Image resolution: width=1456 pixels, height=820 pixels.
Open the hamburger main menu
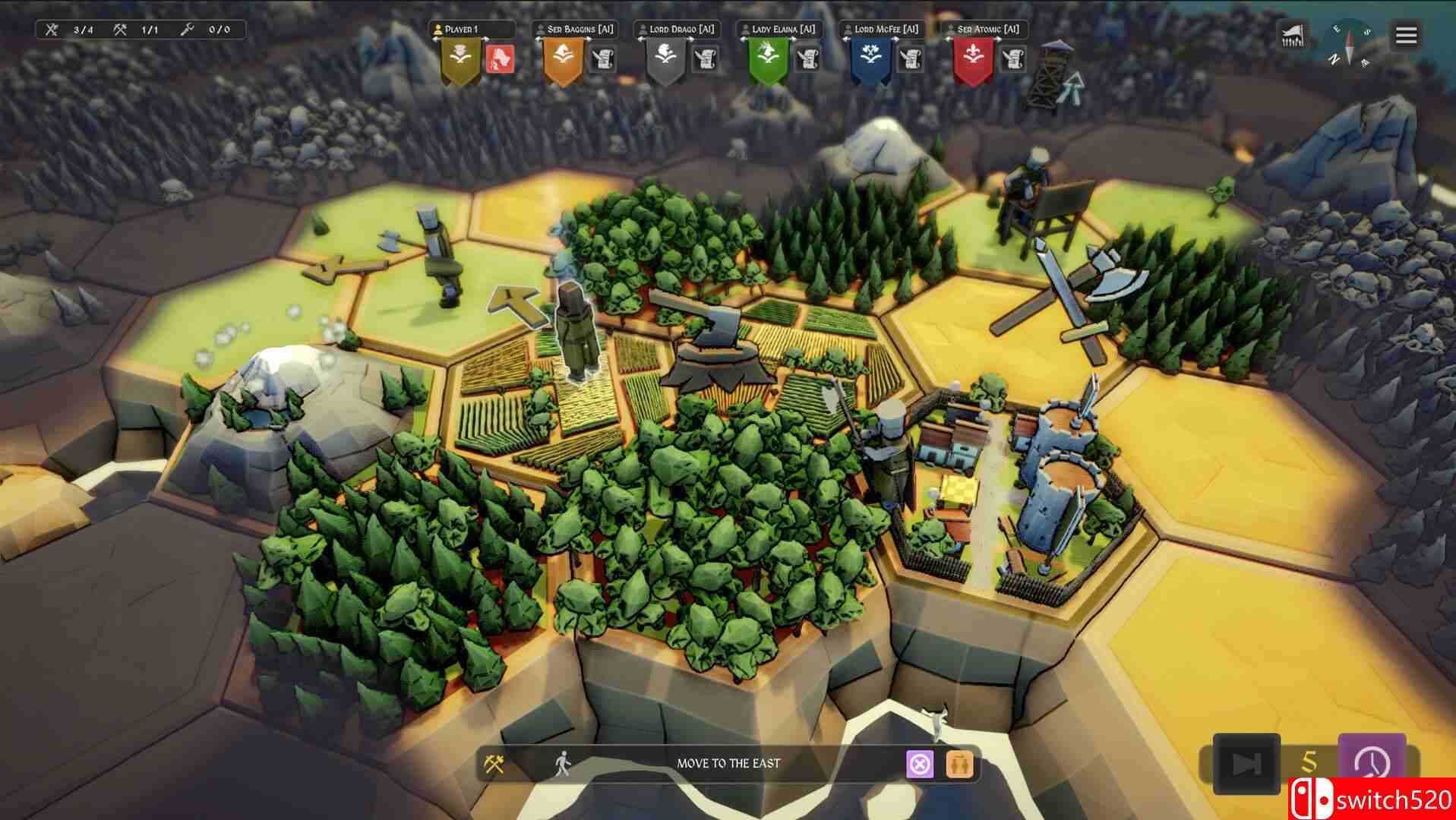[x=1406, y=35]
